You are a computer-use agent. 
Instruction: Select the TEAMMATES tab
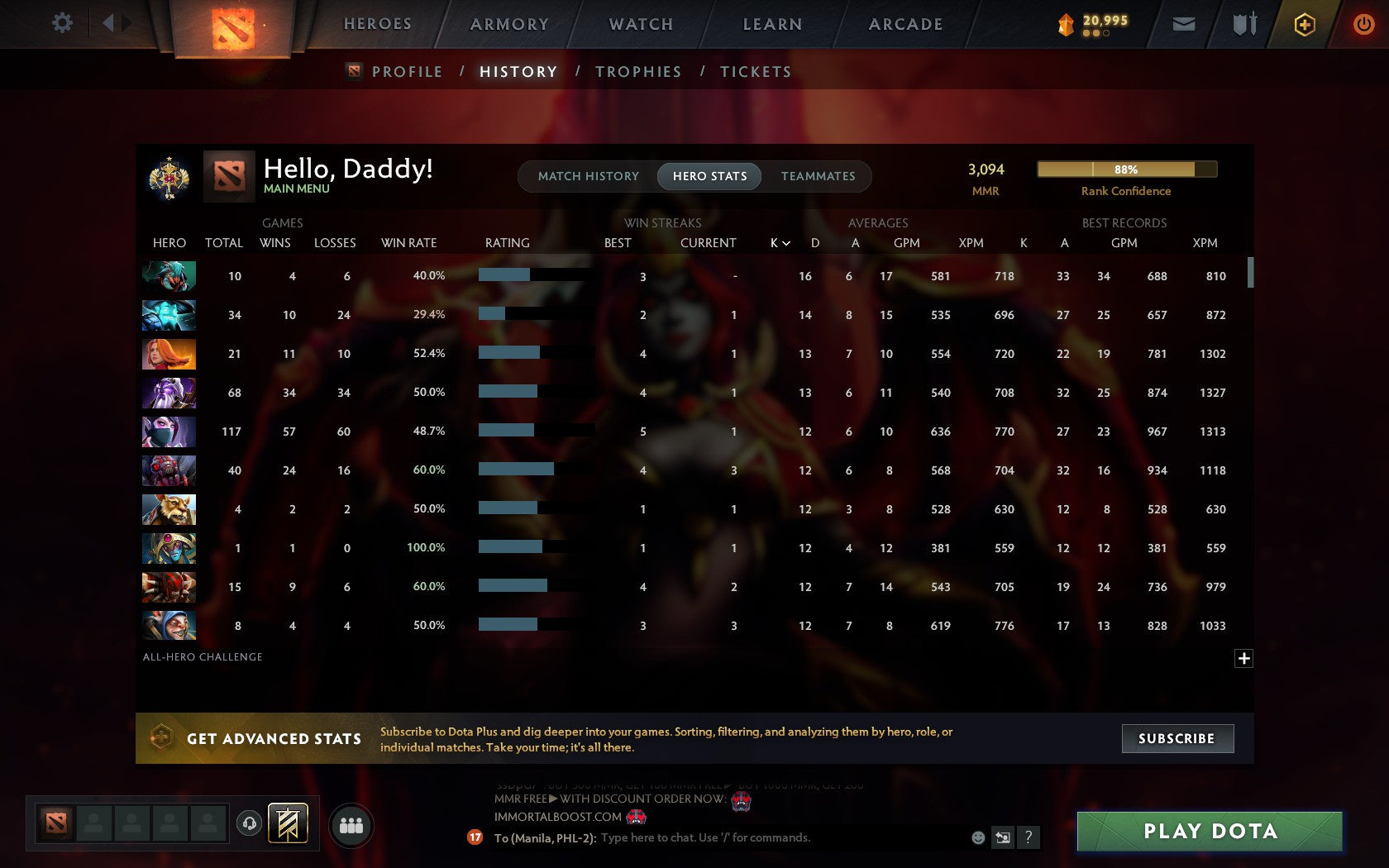tap(817, 176)
